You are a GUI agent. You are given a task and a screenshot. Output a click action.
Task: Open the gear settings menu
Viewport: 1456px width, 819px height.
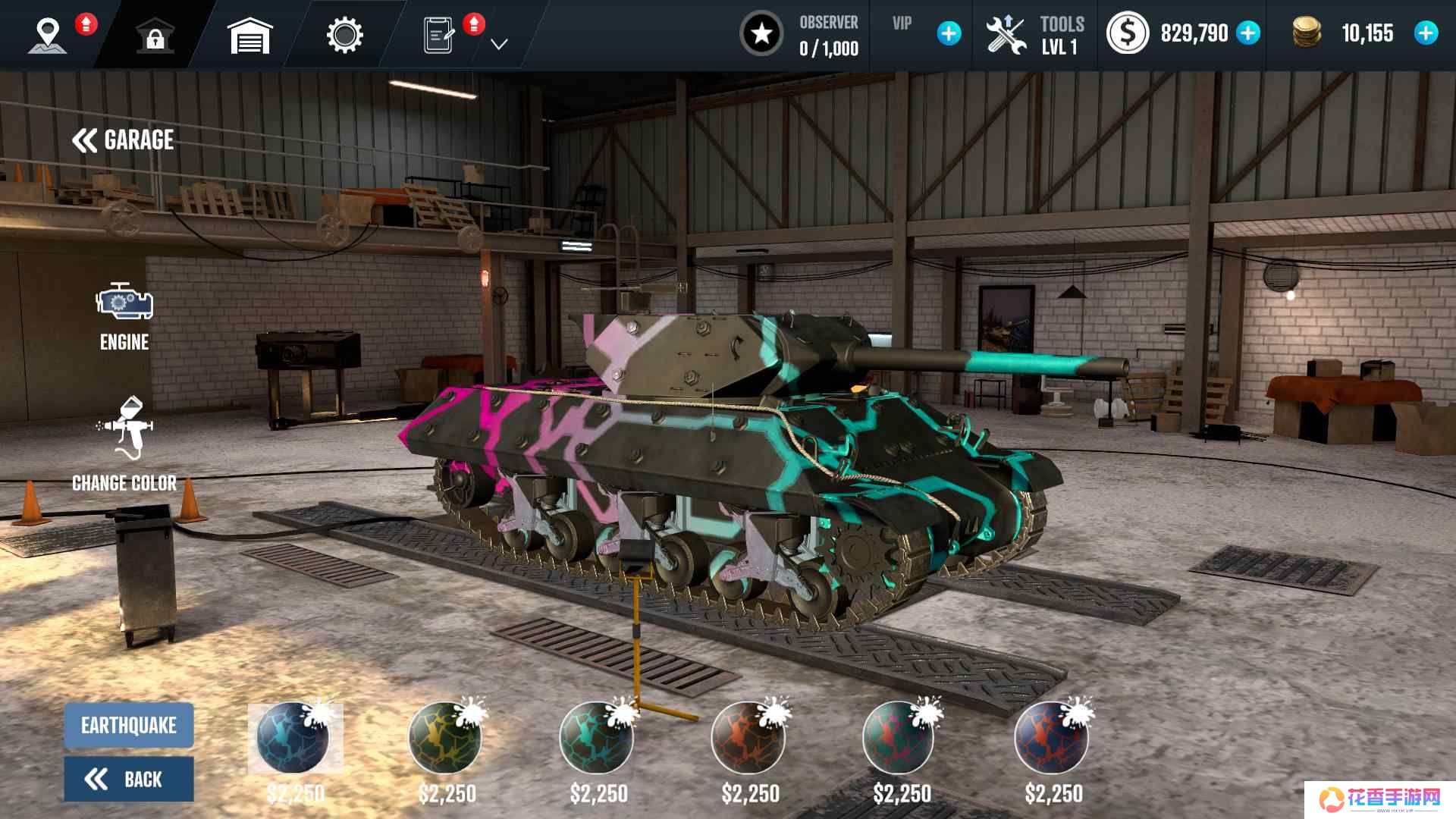pos(344,36)
